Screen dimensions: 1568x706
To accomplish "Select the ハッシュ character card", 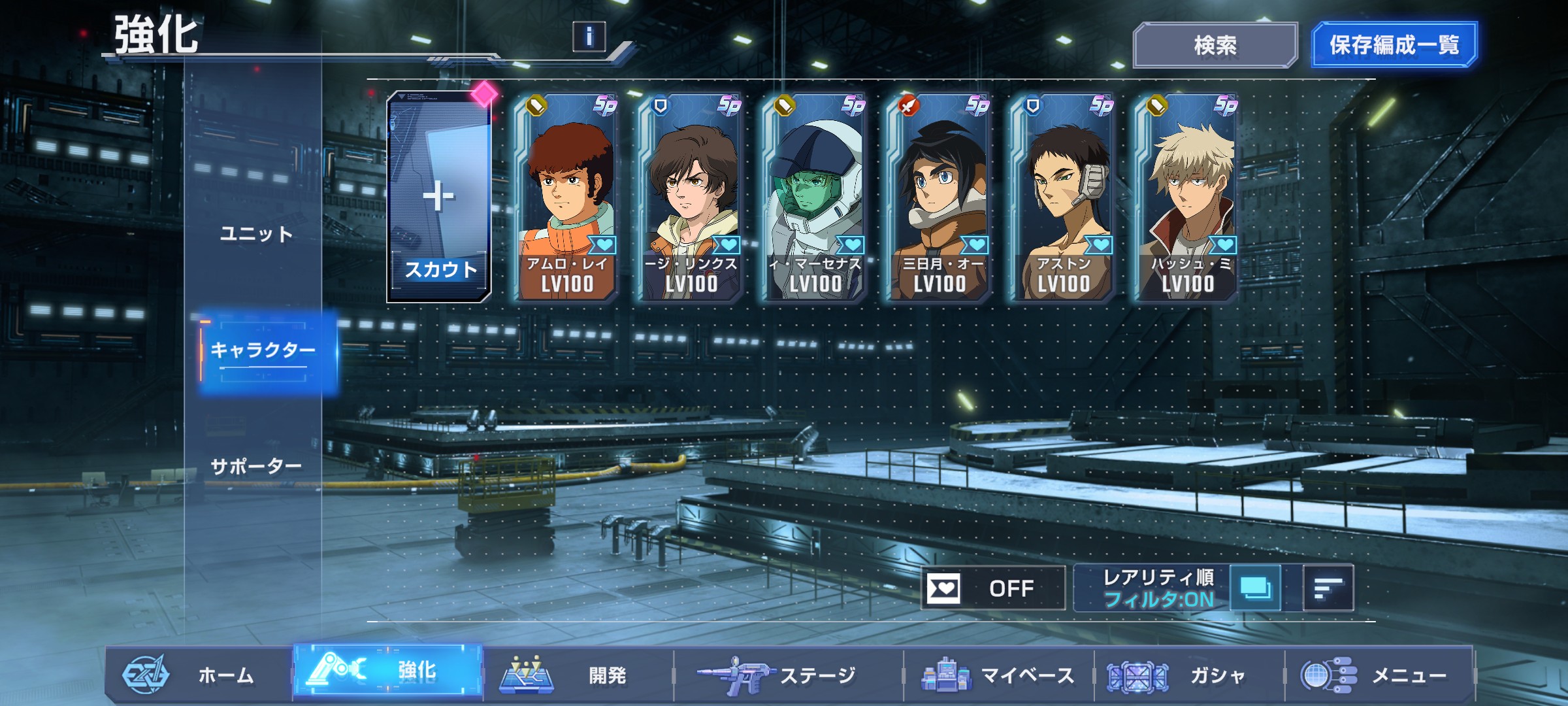I will click(1187, 197).
